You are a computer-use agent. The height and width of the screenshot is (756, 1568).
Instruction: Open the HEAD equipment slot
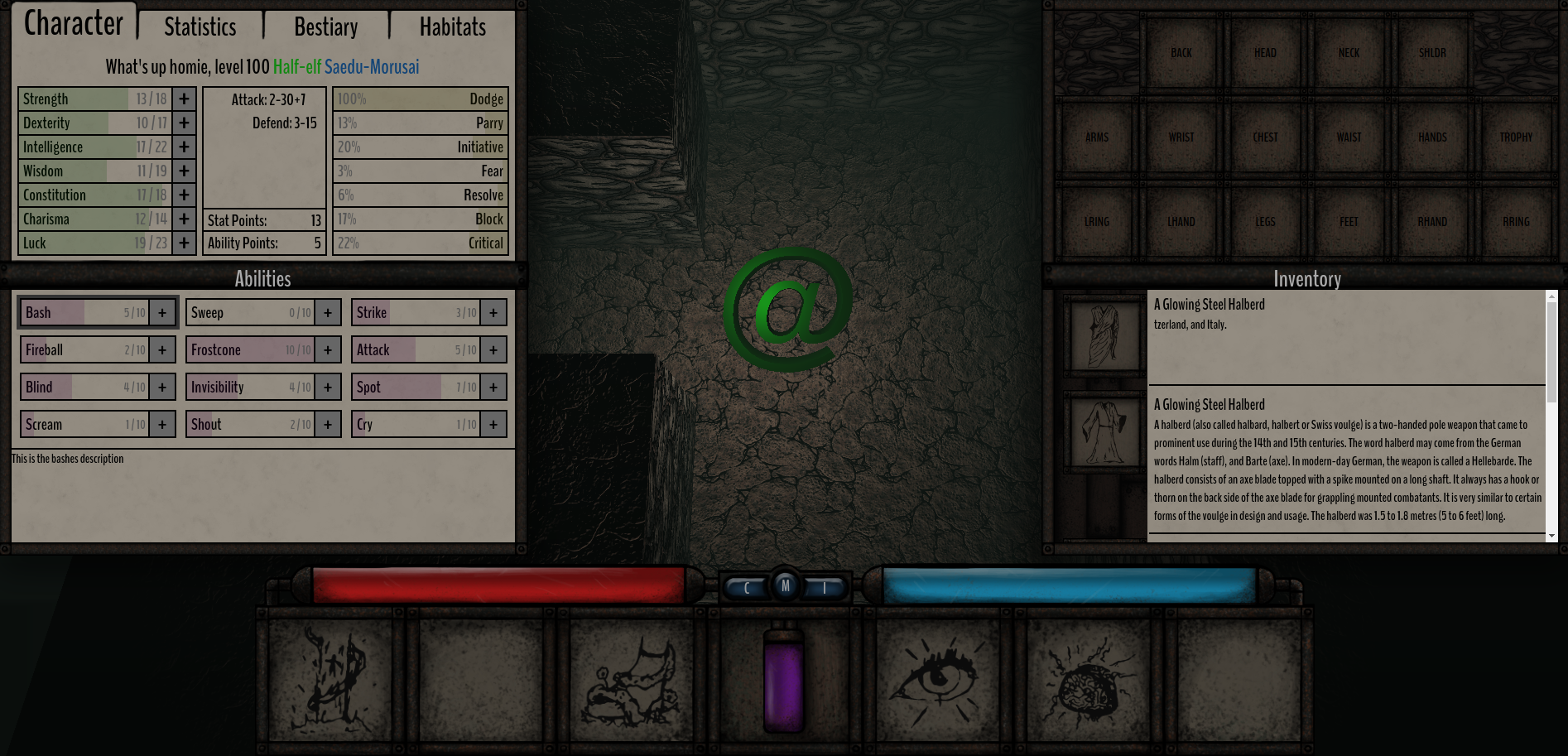coord(1264,52)
